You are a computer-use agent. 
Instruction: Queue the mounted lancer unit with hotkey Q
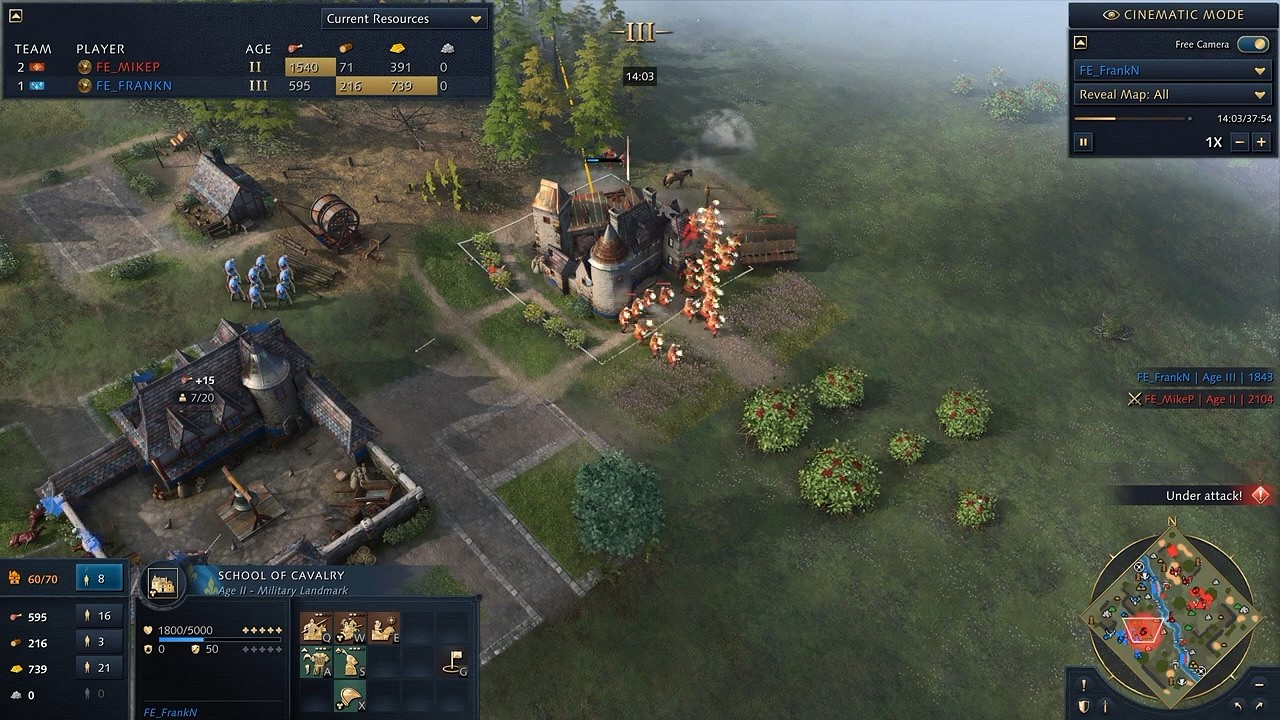[x=316, y=628]
